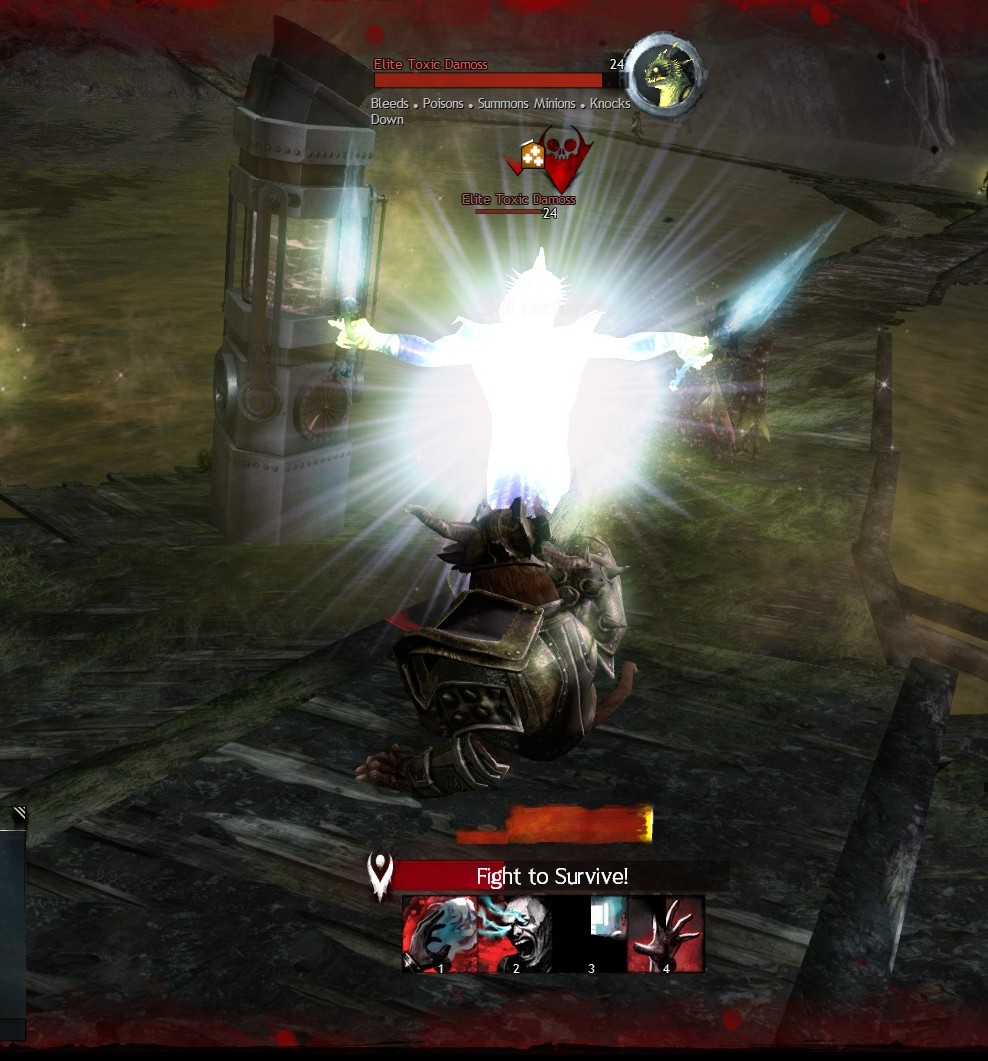Trigger downed skill 3 in the dark slot
This screenshot has height=1061, width=988.
[591, 934]
